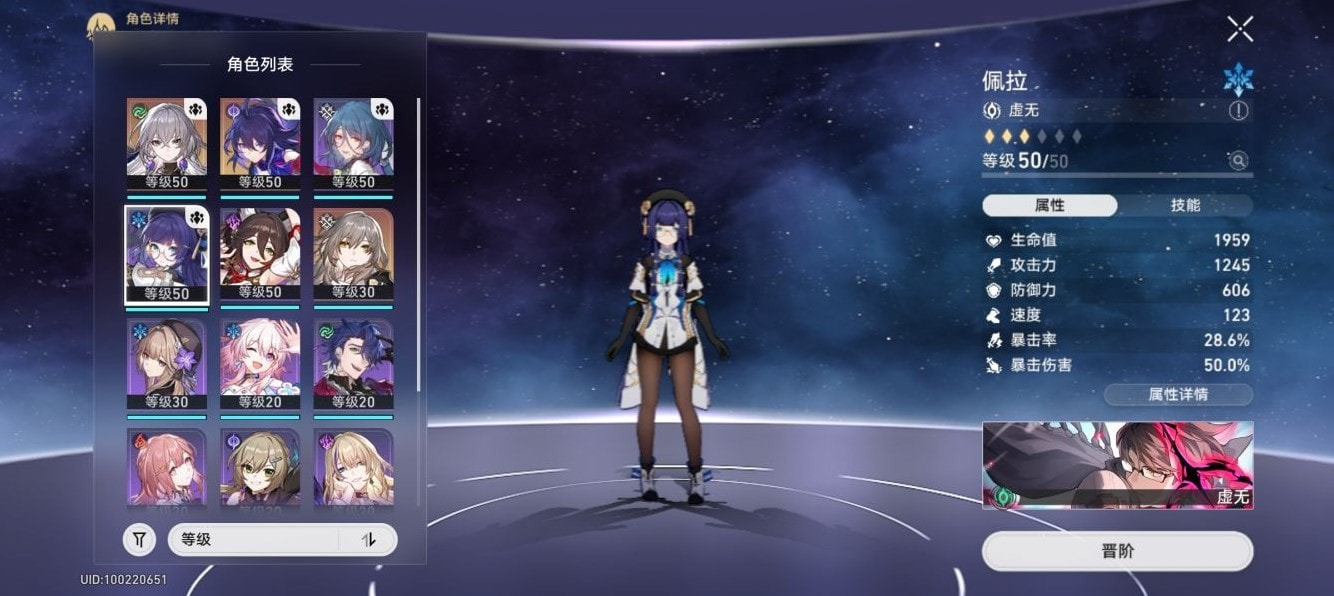Open the equipped light cone thumbnail
1334x596 pixels.
click(1117, 464)
